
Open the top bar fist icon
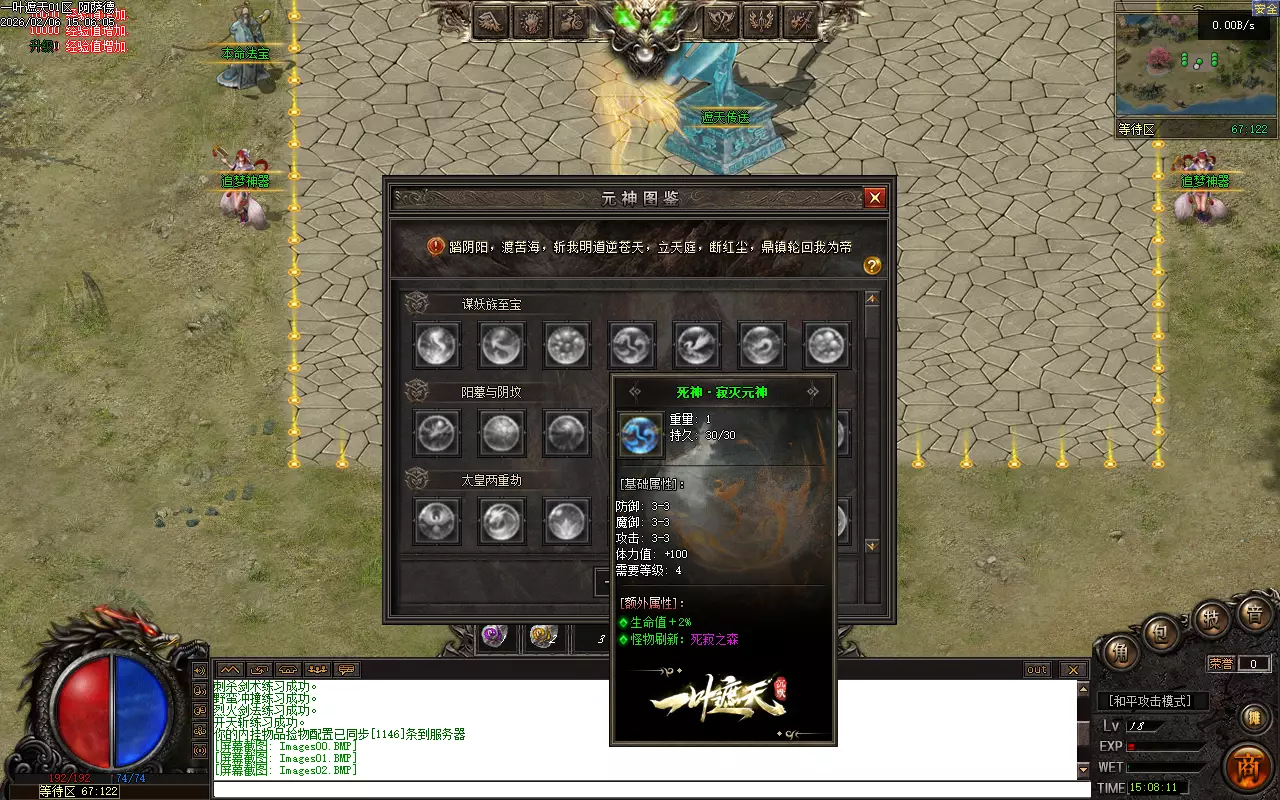pos(530,21)
